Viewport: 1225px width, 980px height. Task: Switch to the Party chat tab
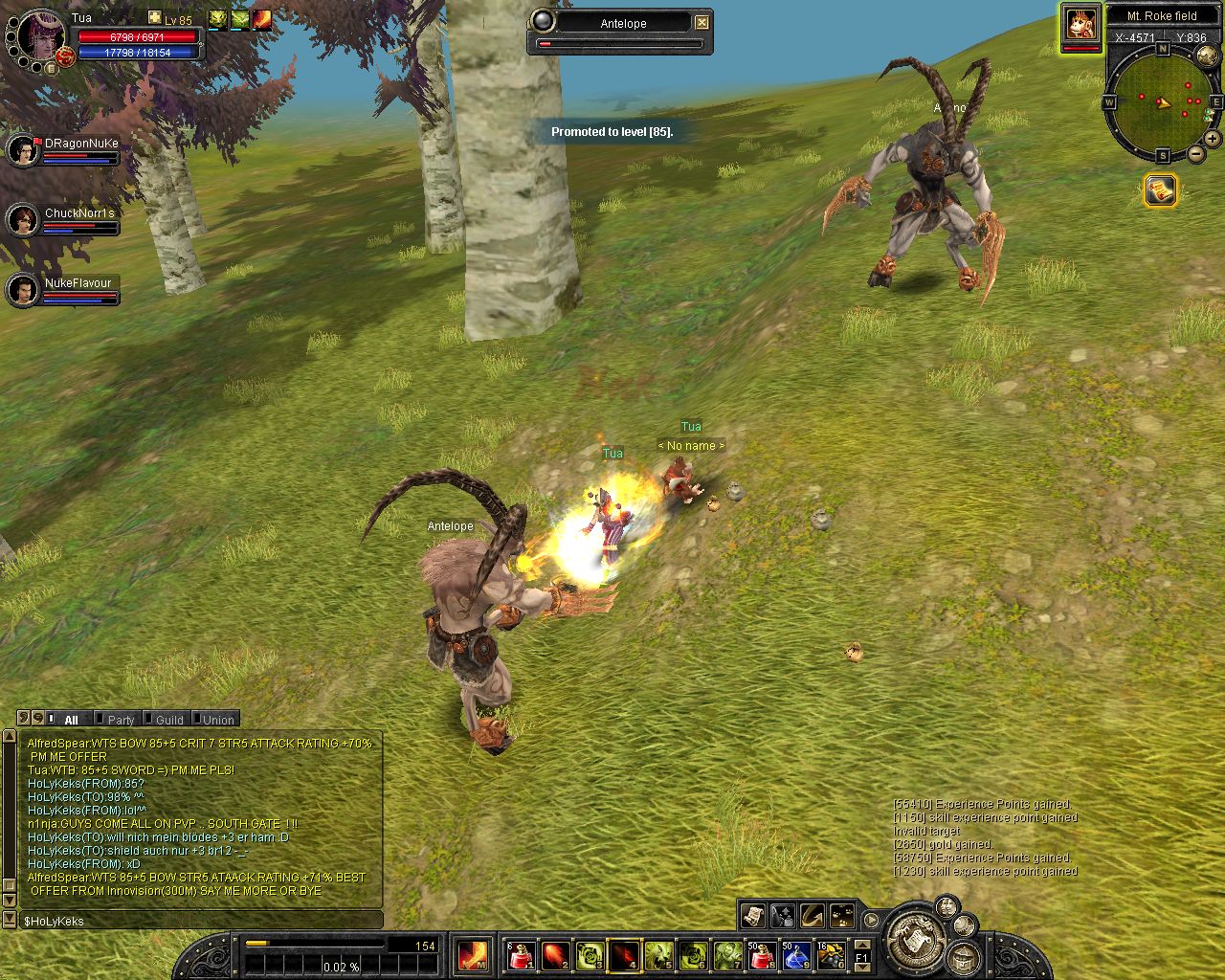pos(121,720)
